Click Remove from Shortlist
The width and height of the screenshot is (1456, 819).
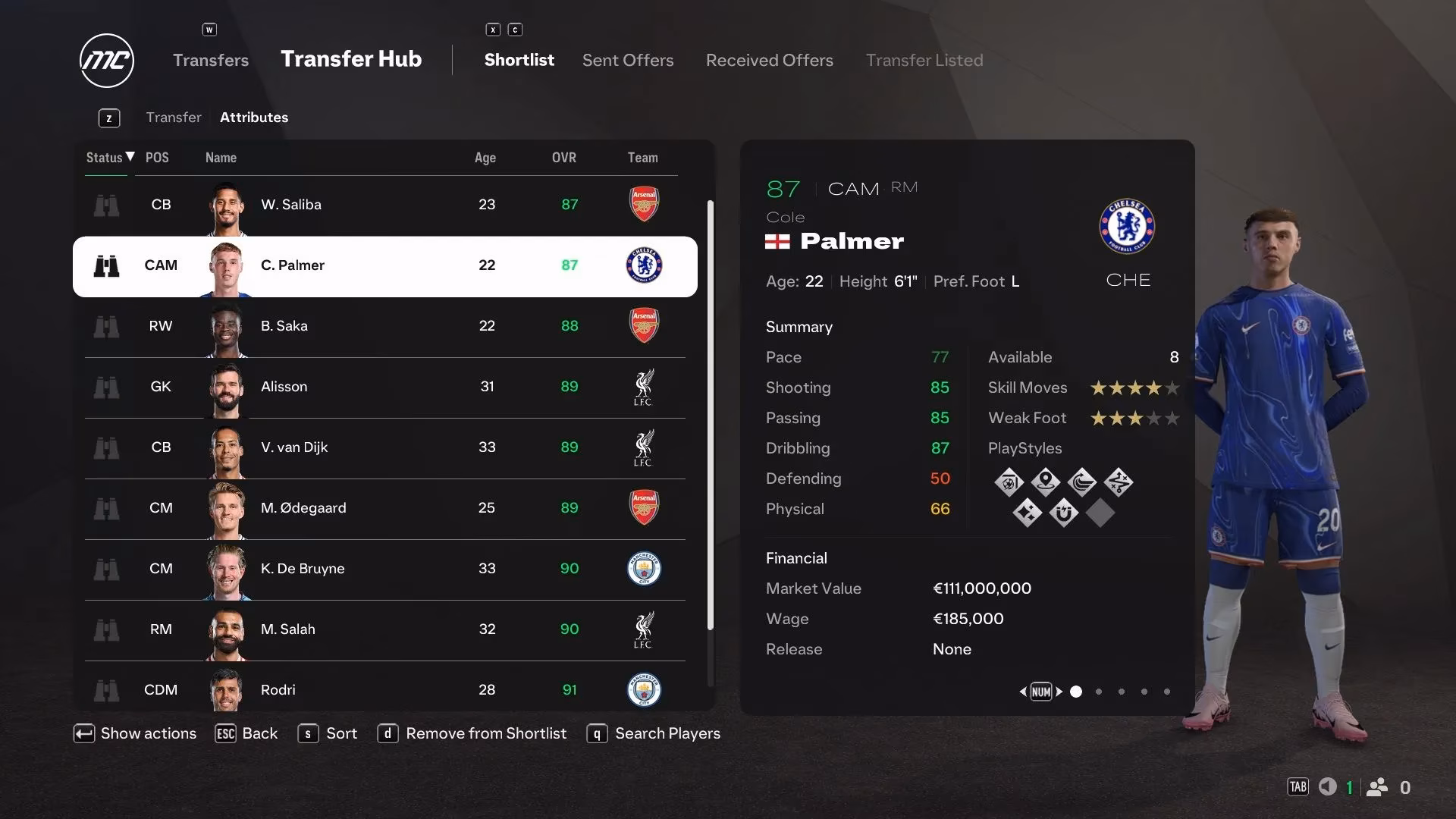click(x=486, y=733)
